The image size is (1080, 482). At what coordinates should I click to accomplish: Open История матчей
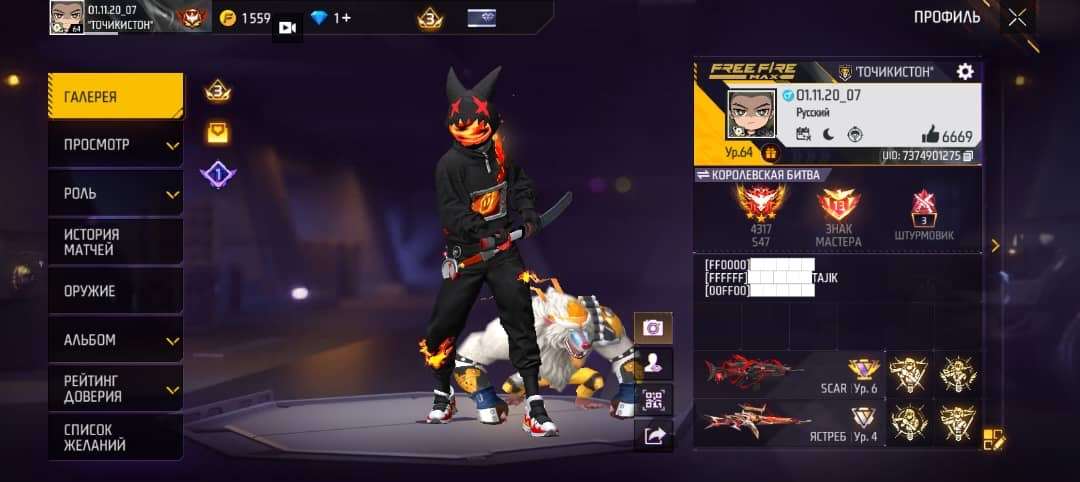[115, 242]
